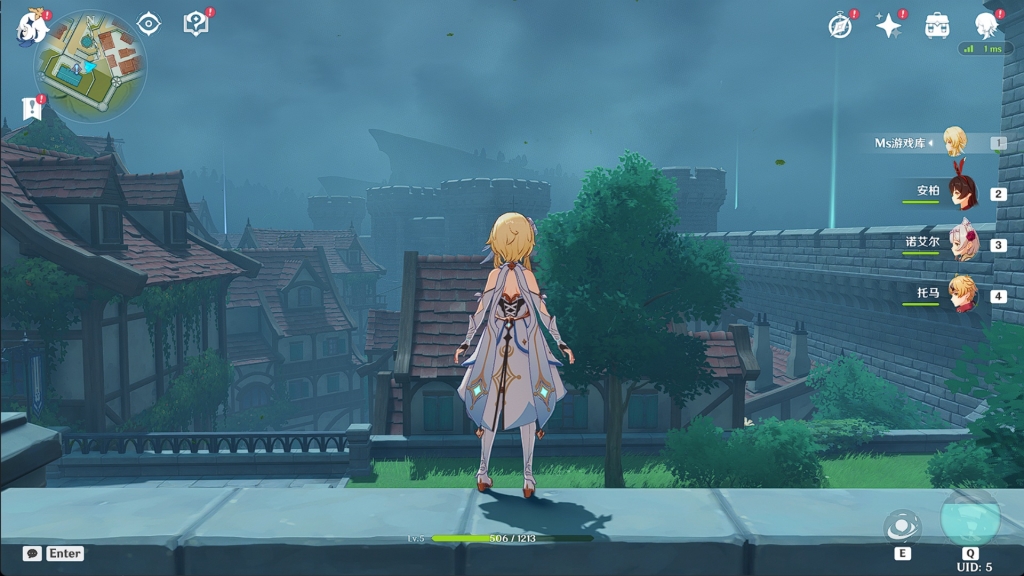Open the character screen icon
Viewport: 1024px width, 576px height.
click(986, 26)
